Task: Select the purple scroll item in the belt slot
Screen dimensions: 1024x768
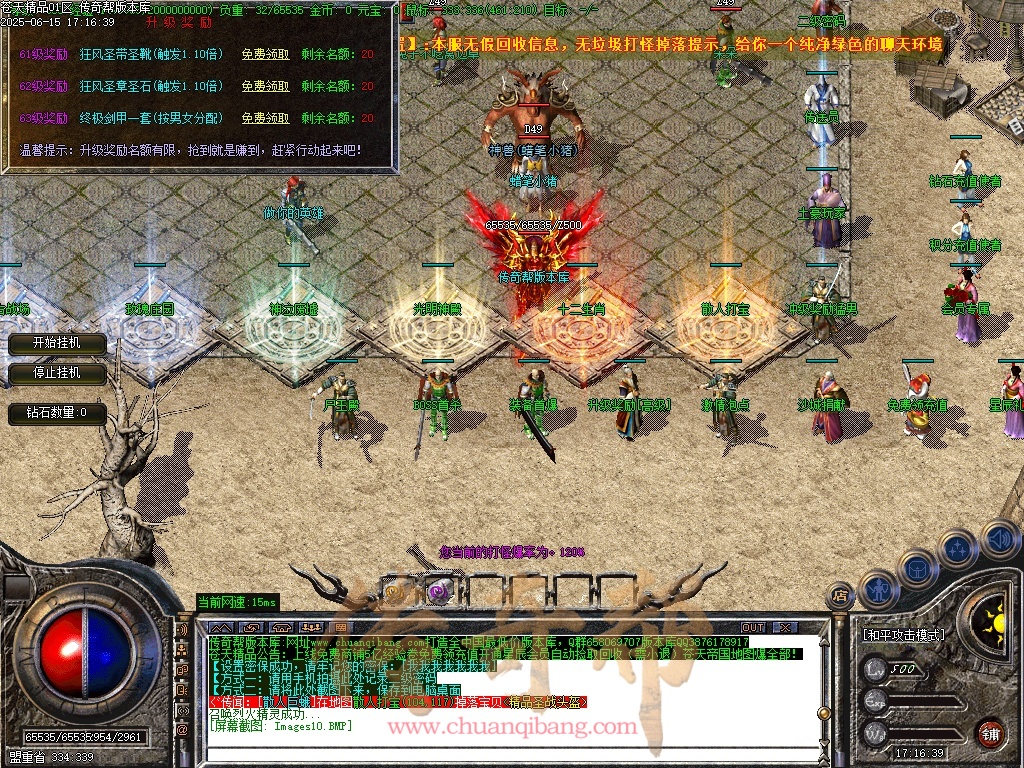Action: coord(440,590)
